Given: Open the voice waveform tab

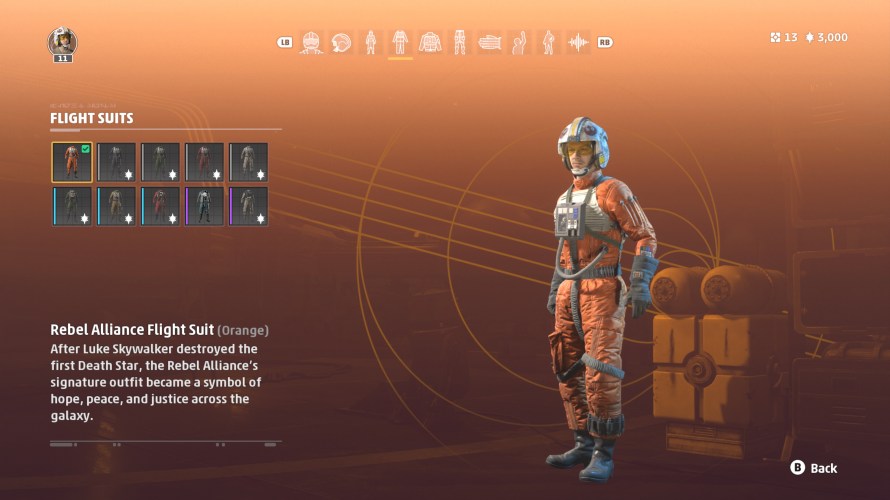Looking at the screenshot, I should tap(578, 42).
